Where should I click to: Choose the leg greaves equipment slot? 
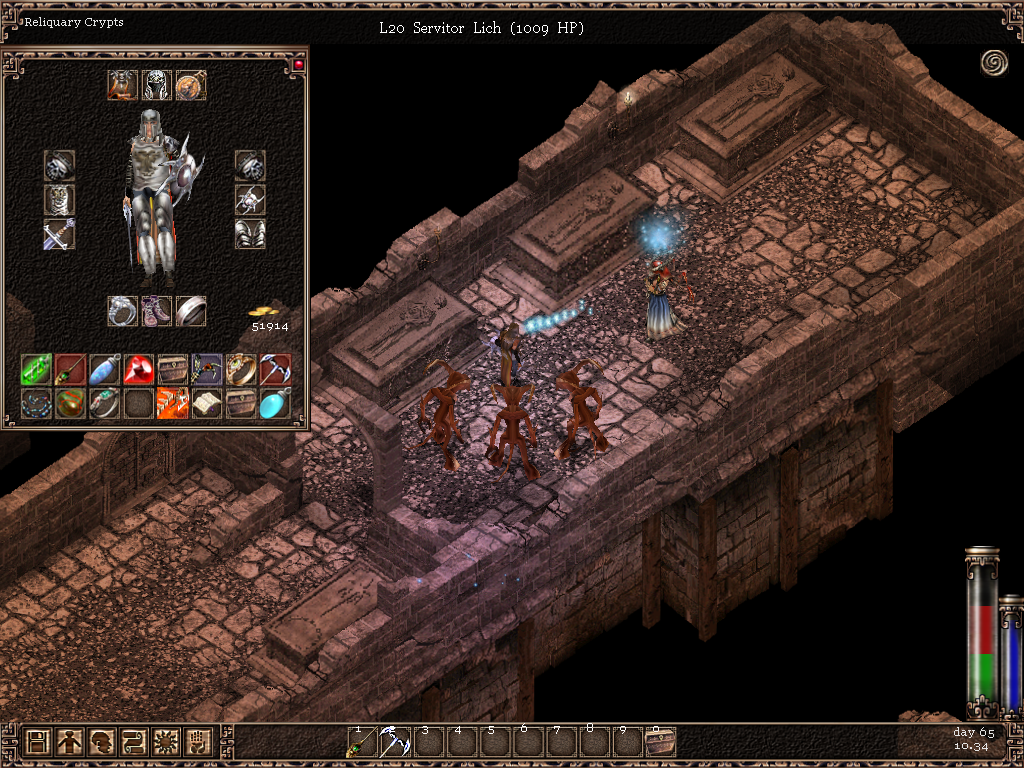click(250, 234)
